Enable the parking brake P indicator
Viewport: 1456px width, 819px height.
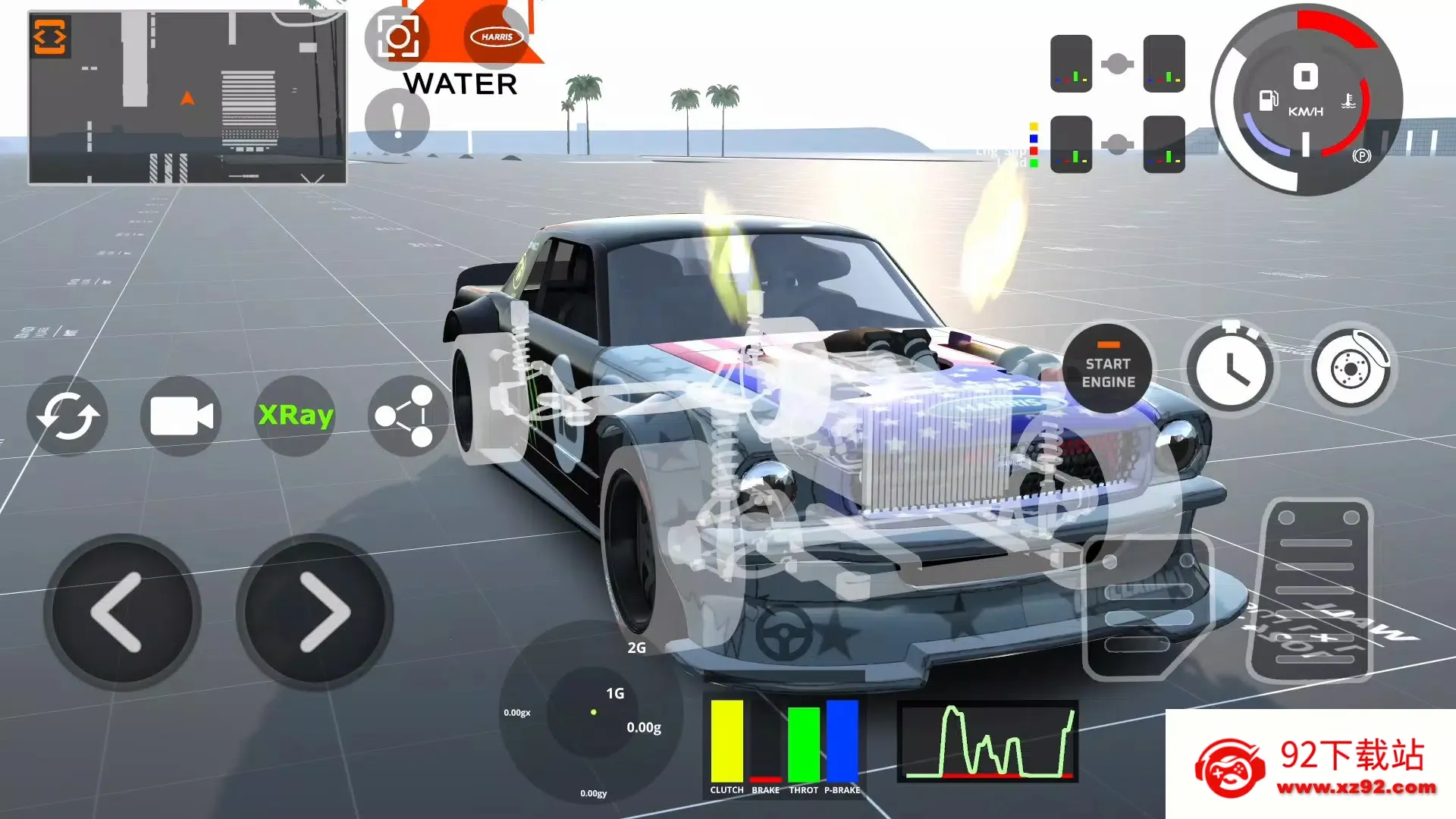1363,156
